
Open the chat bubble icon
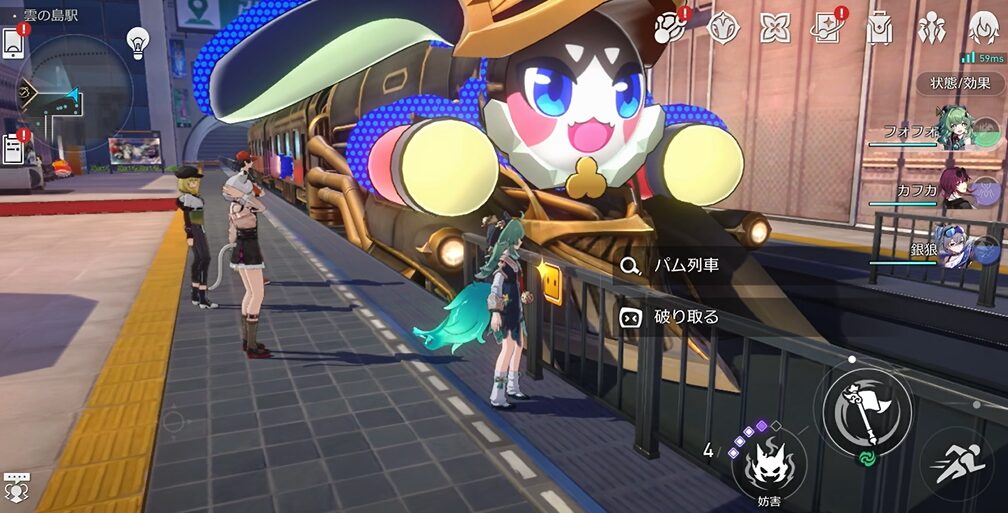coord(16,488)
